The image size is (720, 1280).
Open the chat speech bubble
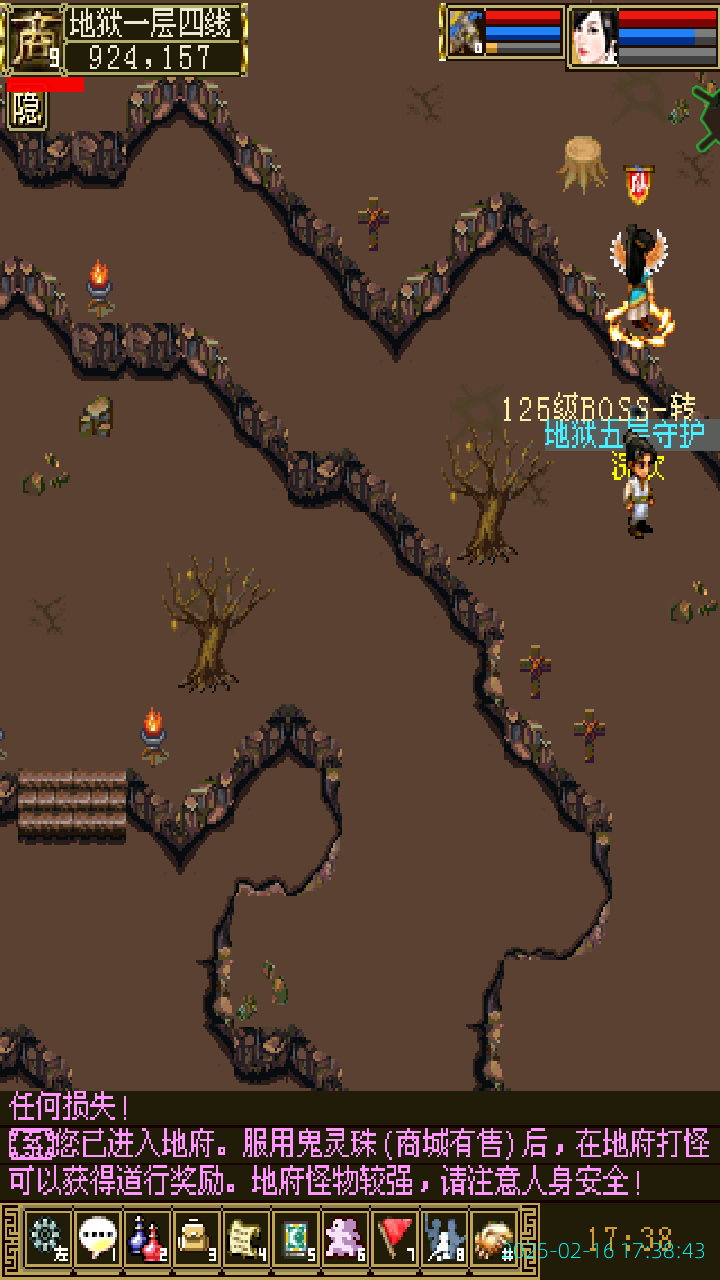pos(97,1238)
